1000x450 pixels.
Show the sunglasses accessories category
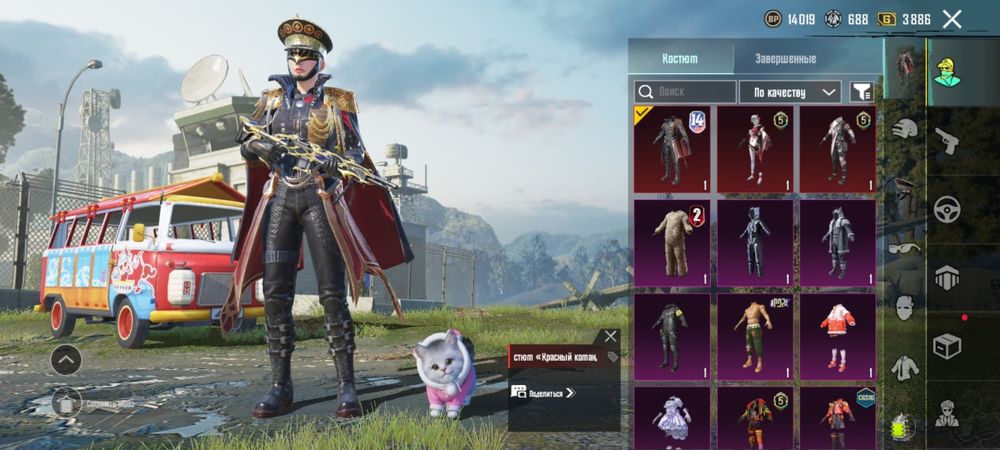pos(905,250)
